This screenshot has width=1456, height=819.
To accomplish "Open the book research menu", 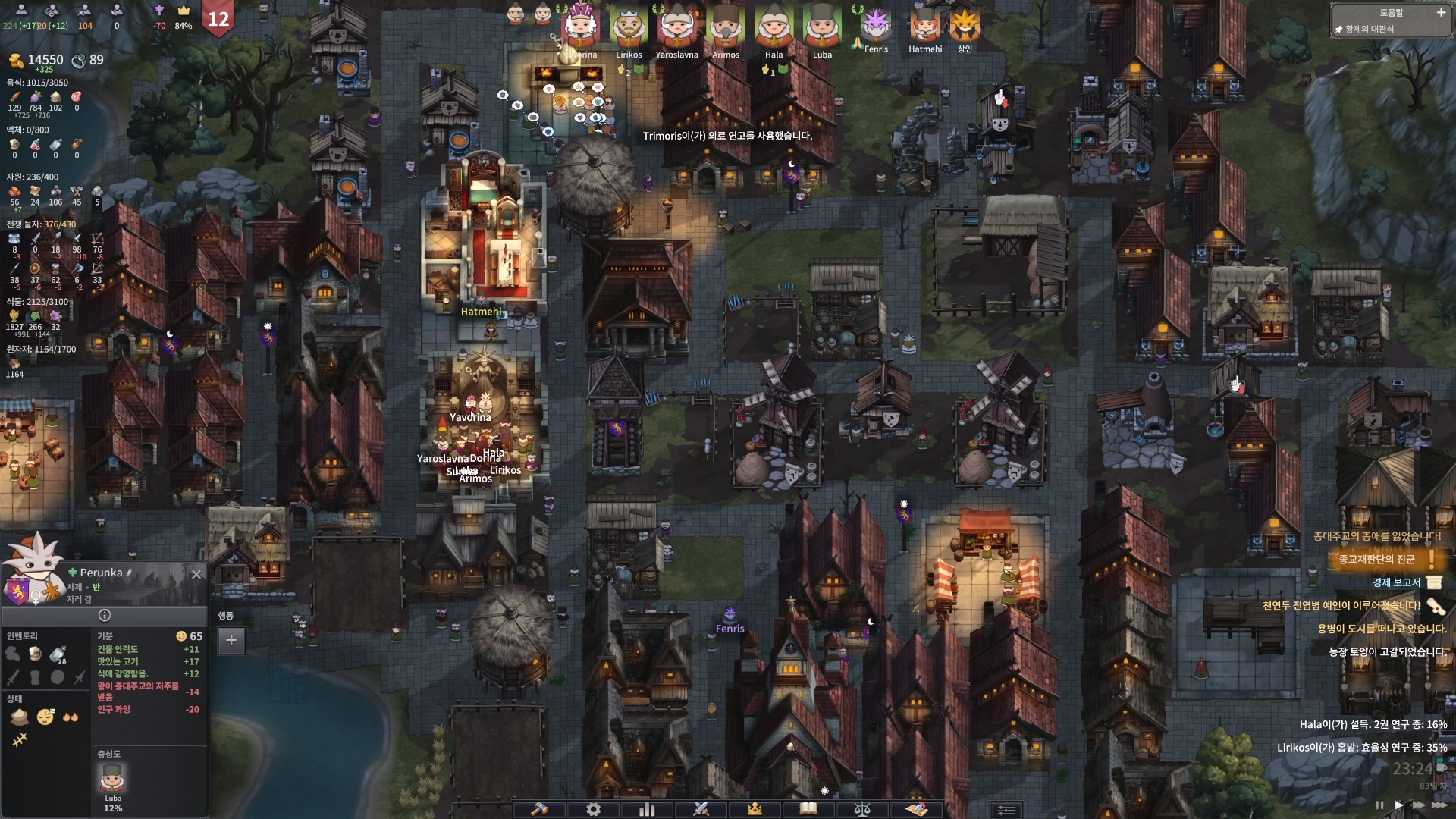I will (808, 809).
